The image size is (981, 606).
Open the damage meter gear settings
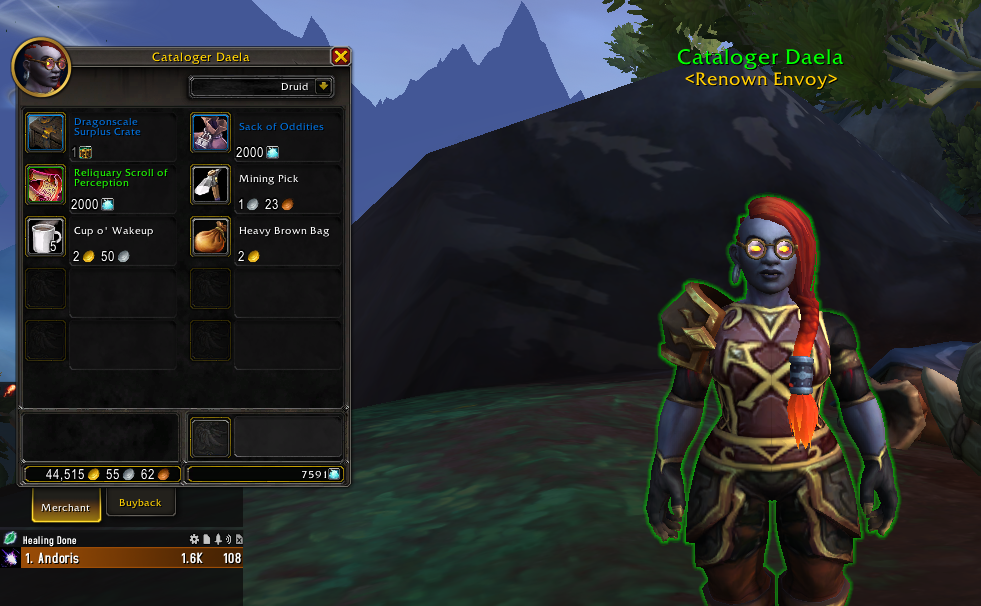tap(195, 540)
